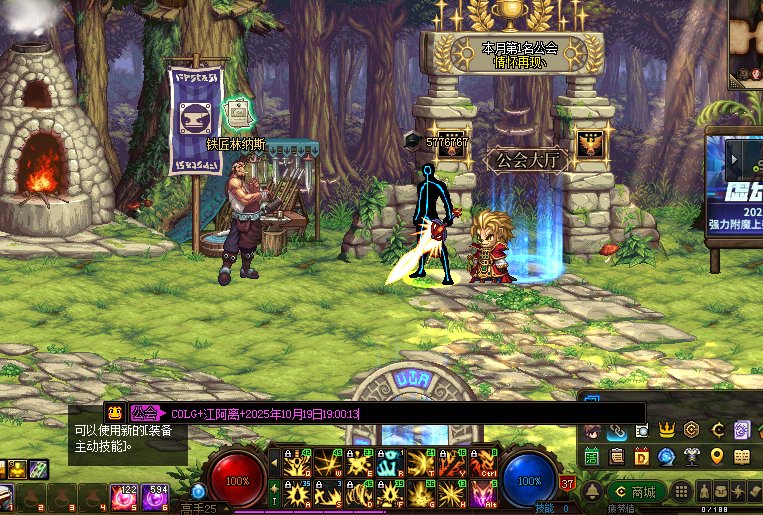Use the purple potion in slot 6
Image resolution: width=763 pixels, height=515 pixels.
154,495
